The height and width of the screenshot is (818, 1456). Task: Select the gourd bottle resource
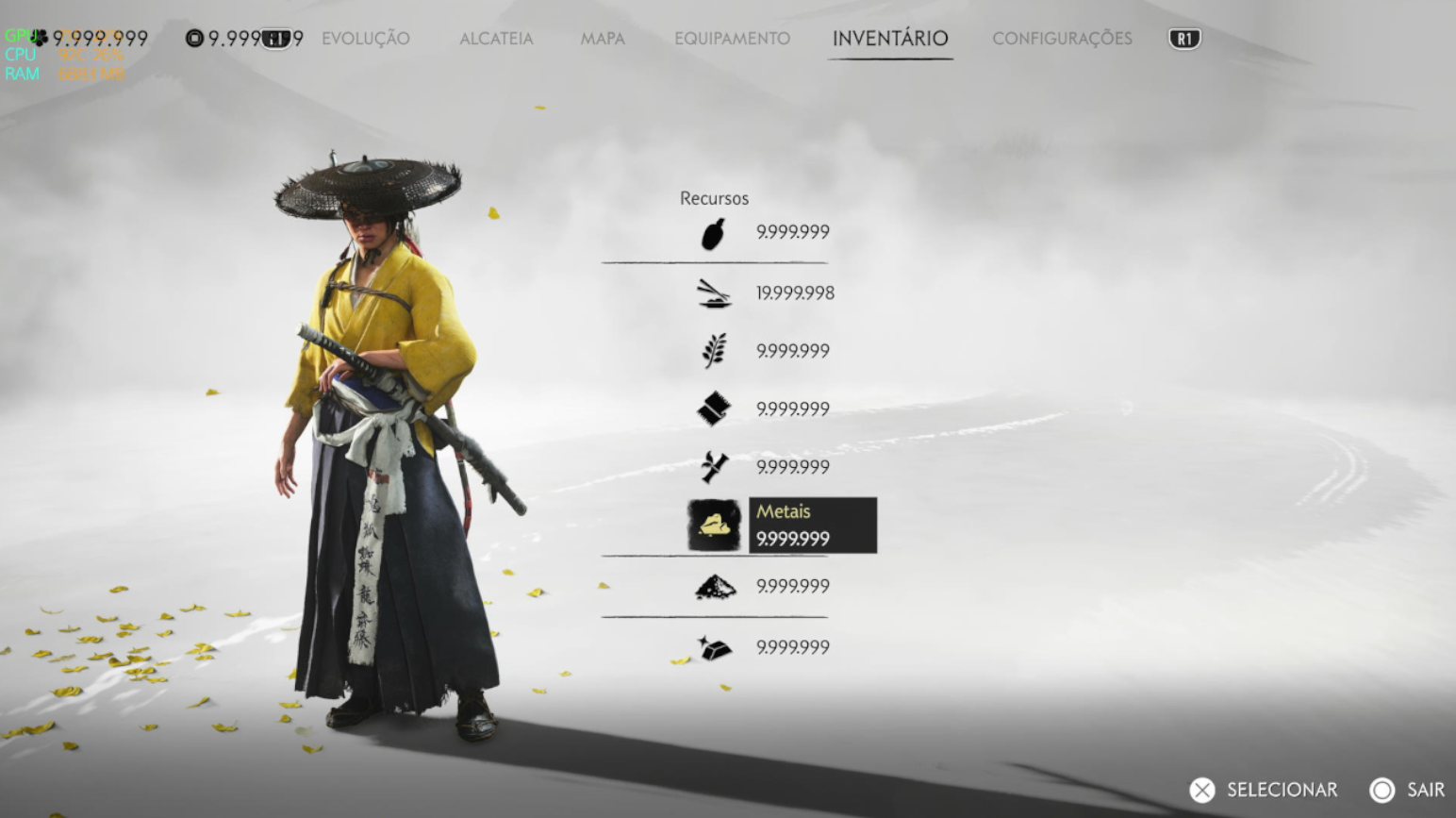(714, 233)
